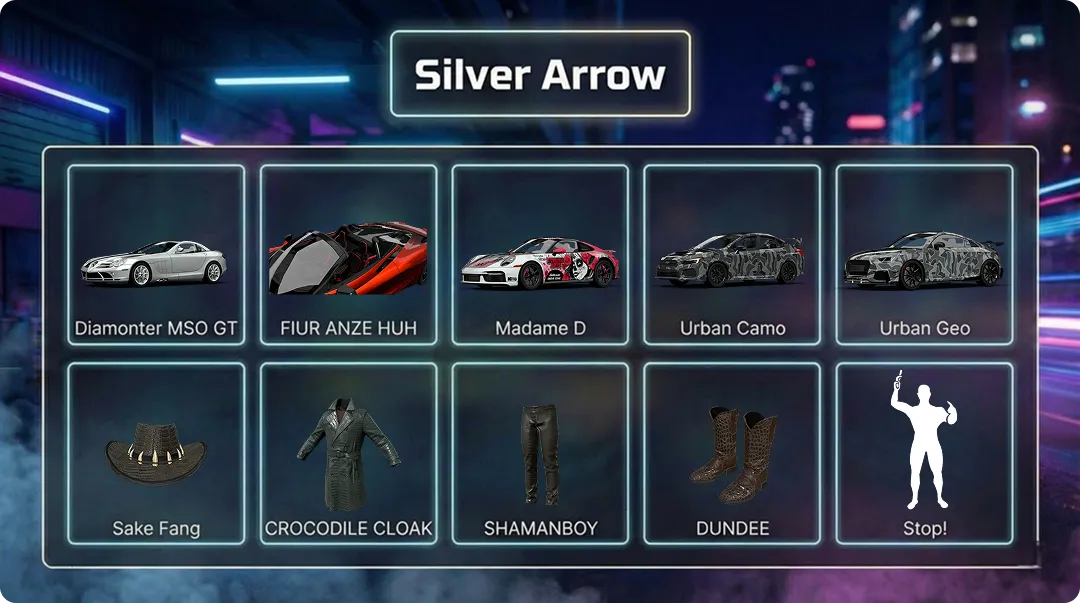Pick the SHAMANBOY pants item
Screen dimensions: 1080x603
[x=540, y=453]
